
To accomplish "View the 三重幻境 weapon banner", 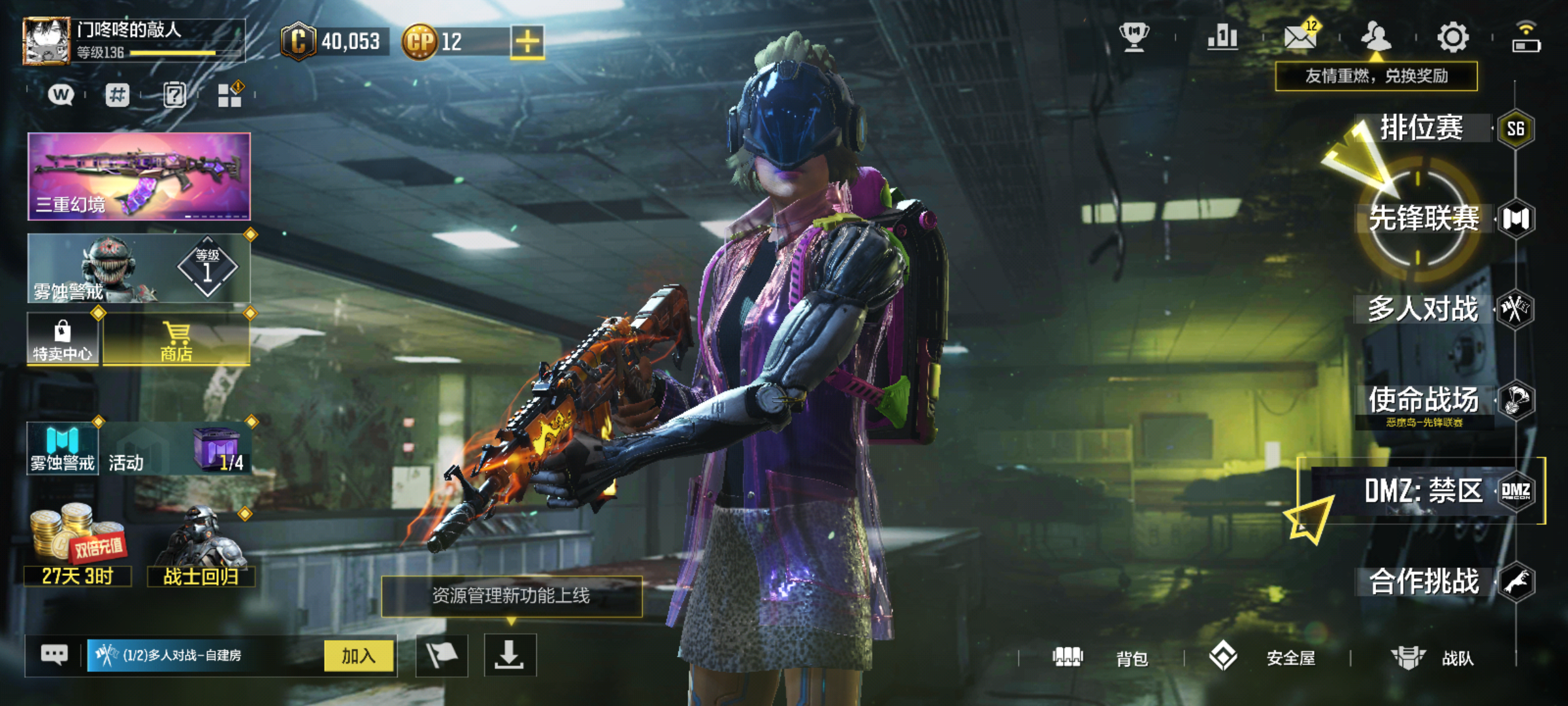I will point(139,176).
